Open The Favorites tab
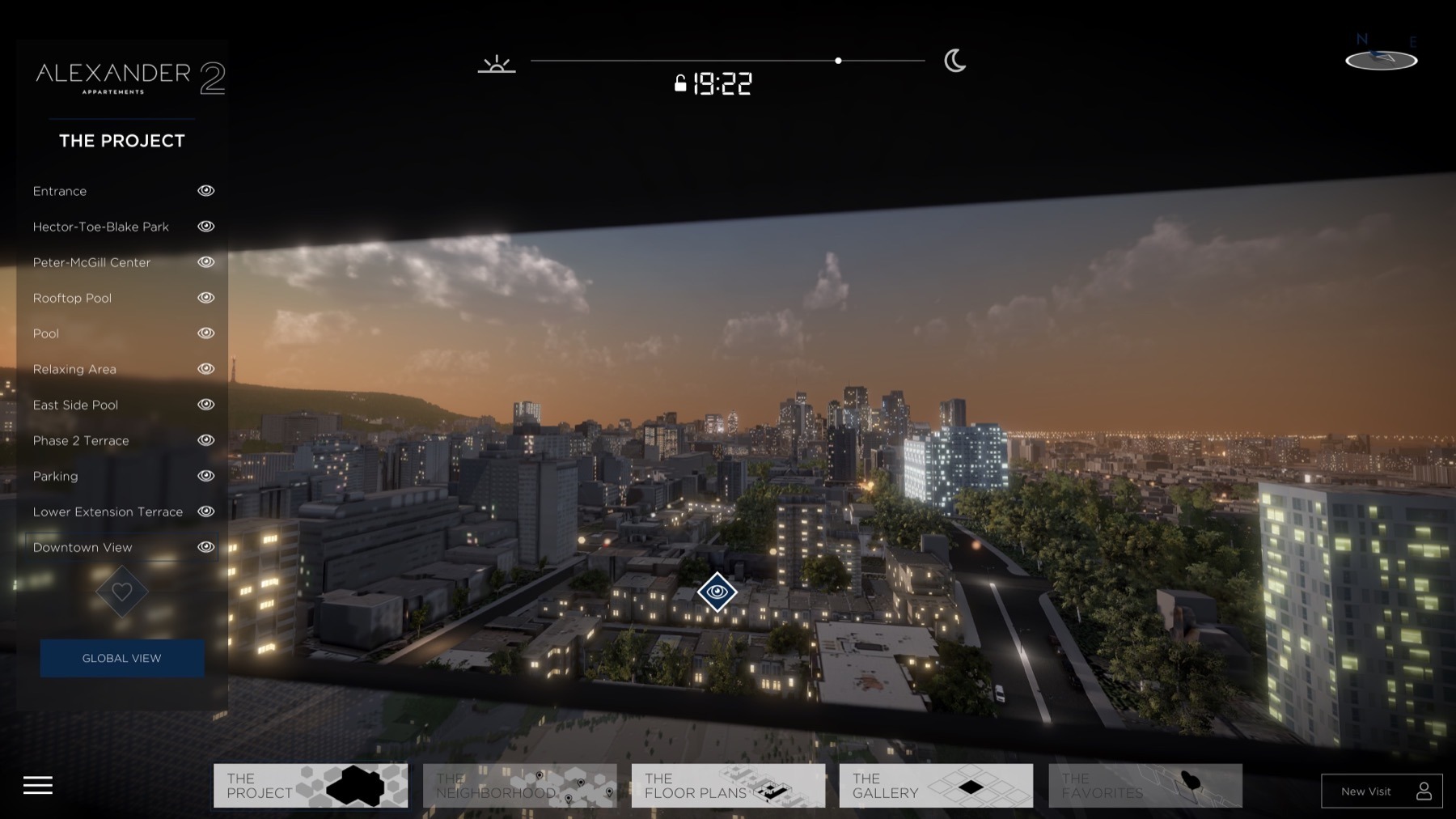The image size is (1456, 819). point(1145,785)
